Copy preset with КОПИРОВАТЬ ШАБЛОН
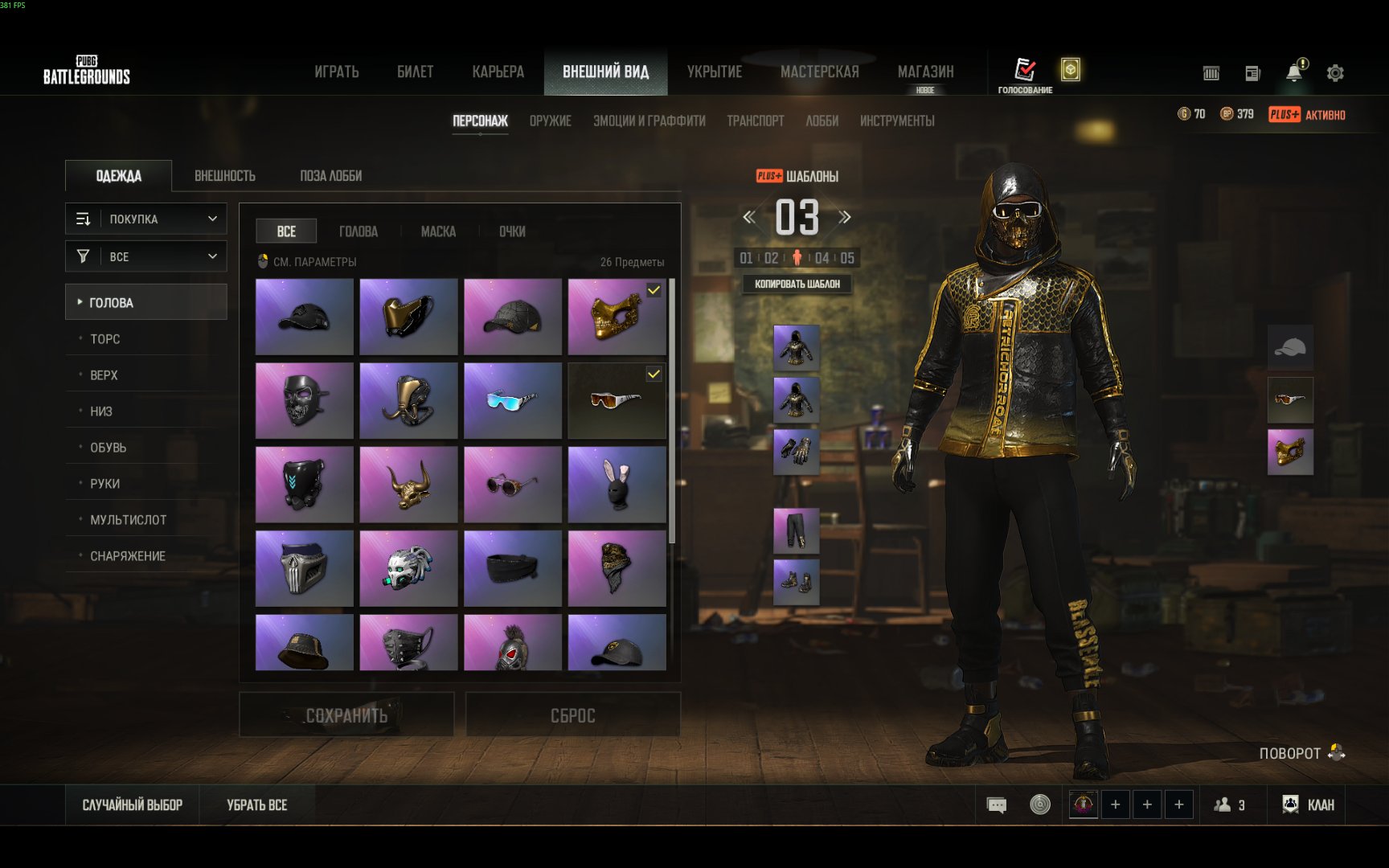The image size is (1389, 868). click(797, 284)
